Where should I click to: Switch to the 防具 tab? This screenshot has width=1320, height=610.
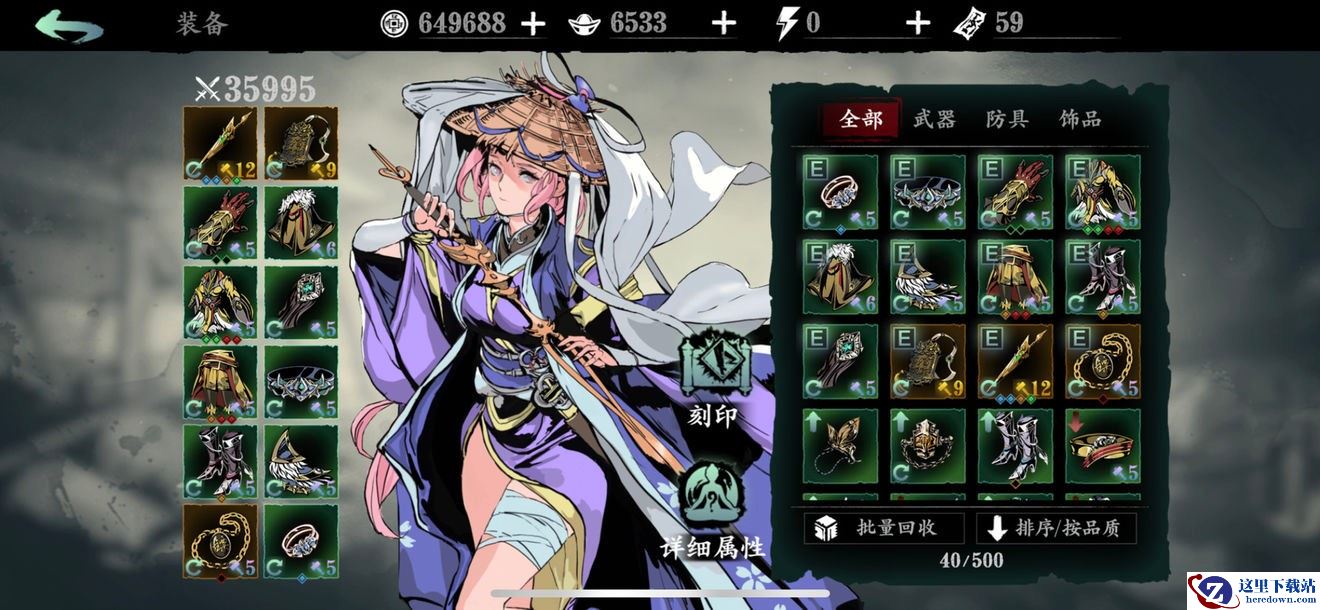click(1007, 120)
